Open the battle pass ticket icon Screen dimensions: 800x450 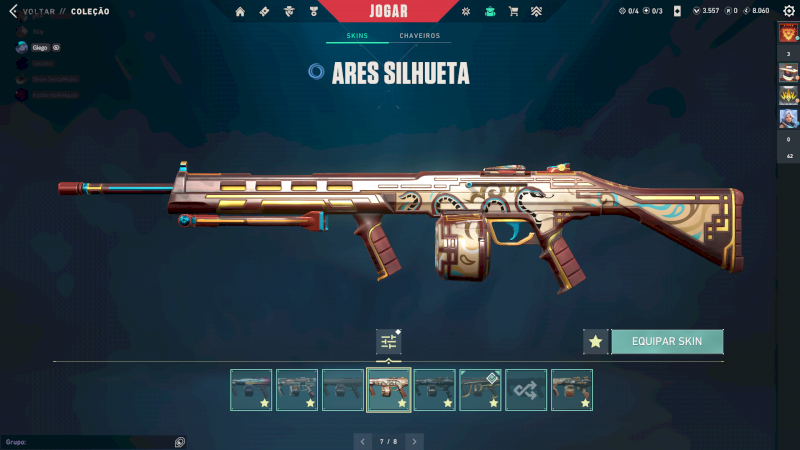264,11
